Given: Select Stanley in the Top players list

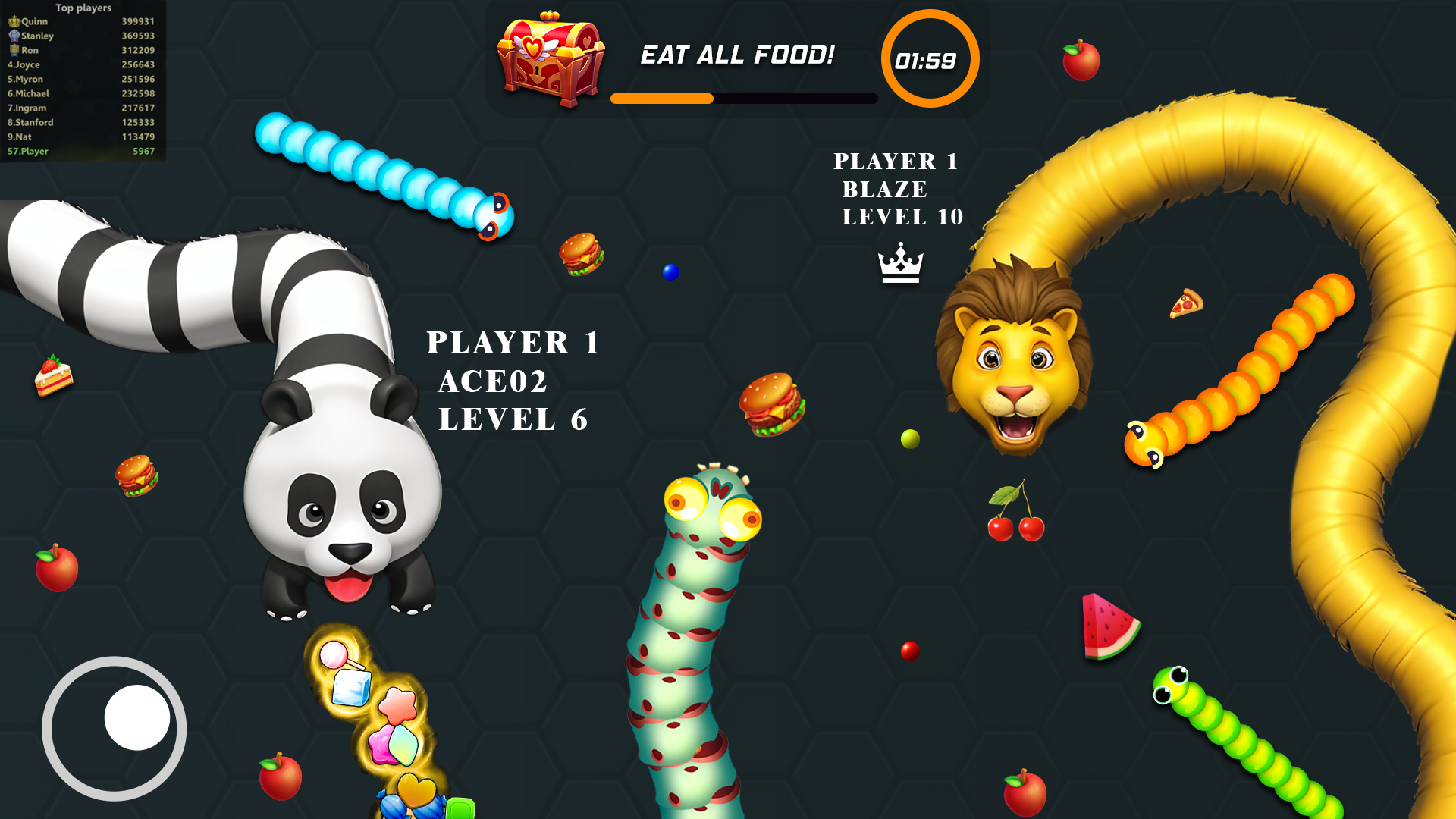Looking at the screenshot, I should point(36,36).
